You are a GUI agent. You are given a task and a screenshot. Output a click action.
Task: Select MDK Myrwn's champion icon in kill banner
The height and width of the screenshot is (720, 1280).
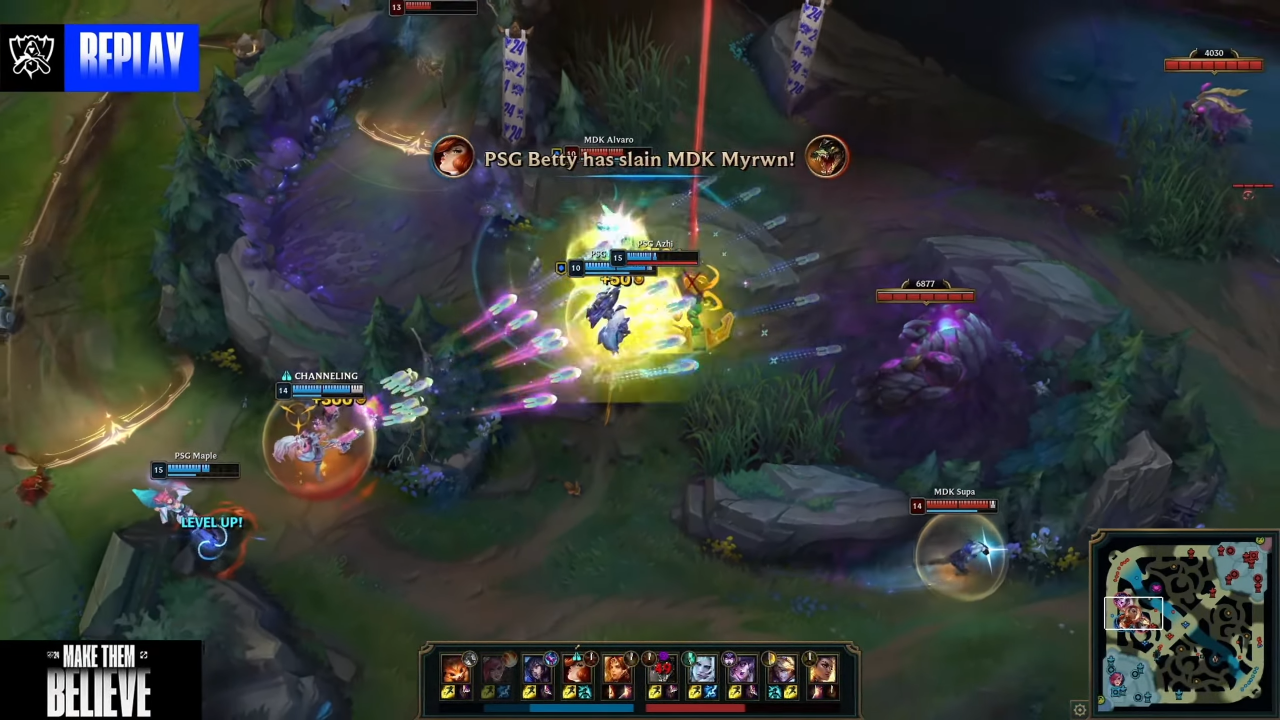click(826, 158)
